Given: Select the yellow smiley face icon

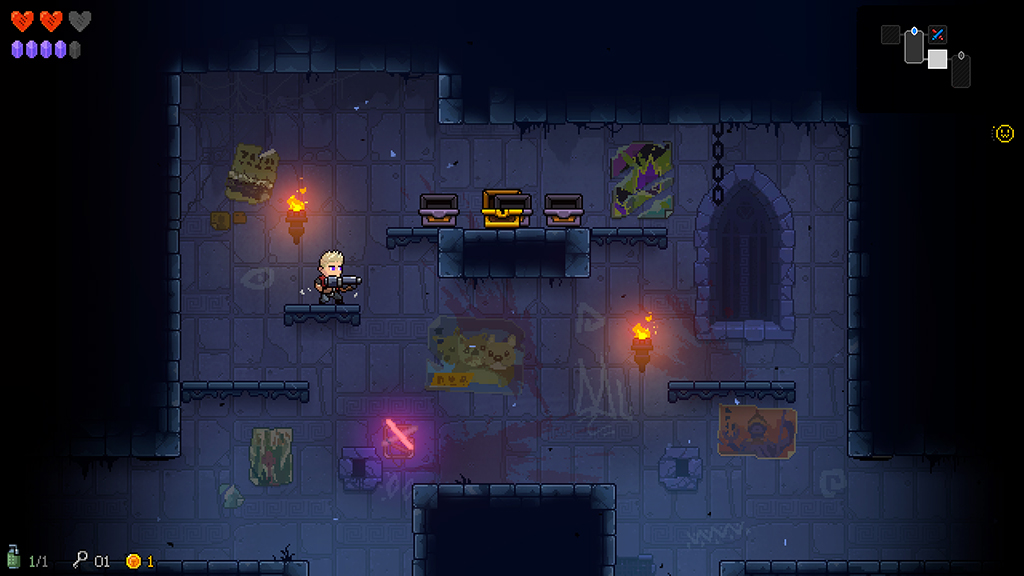Looking at the screenshot, I should [1004, 133].
